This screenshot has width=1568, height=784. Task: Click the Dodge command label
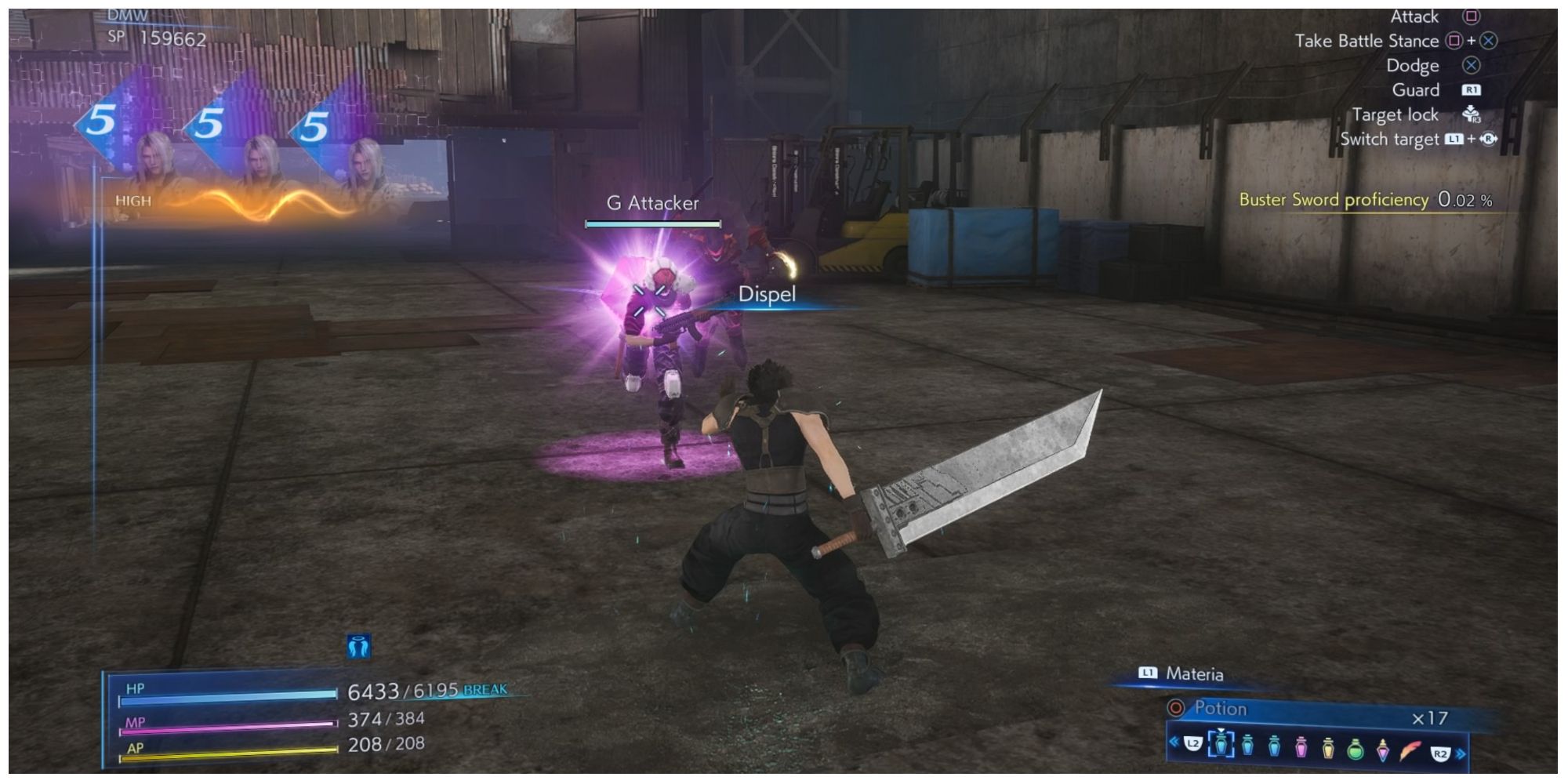click(x=1415, y=65)
